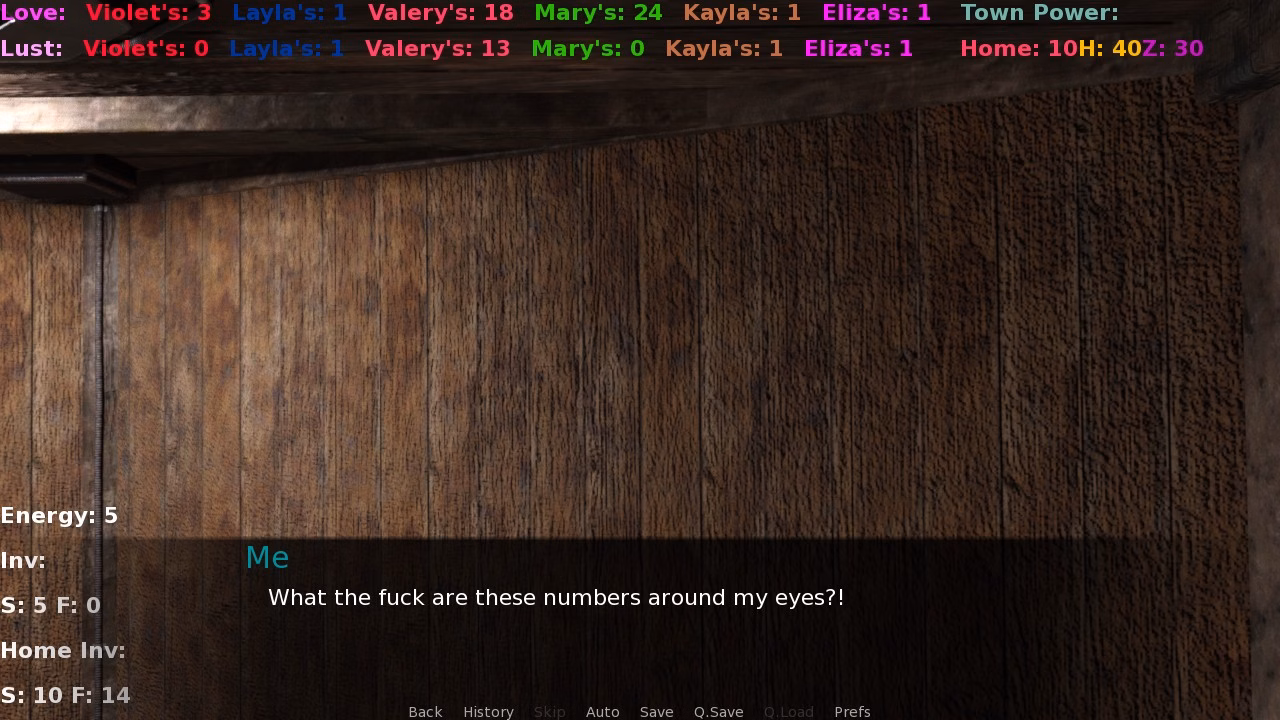Click Layla's Lust stat counter
Image resolution: width=1280 pixels, height=720 pixels.
287,48
